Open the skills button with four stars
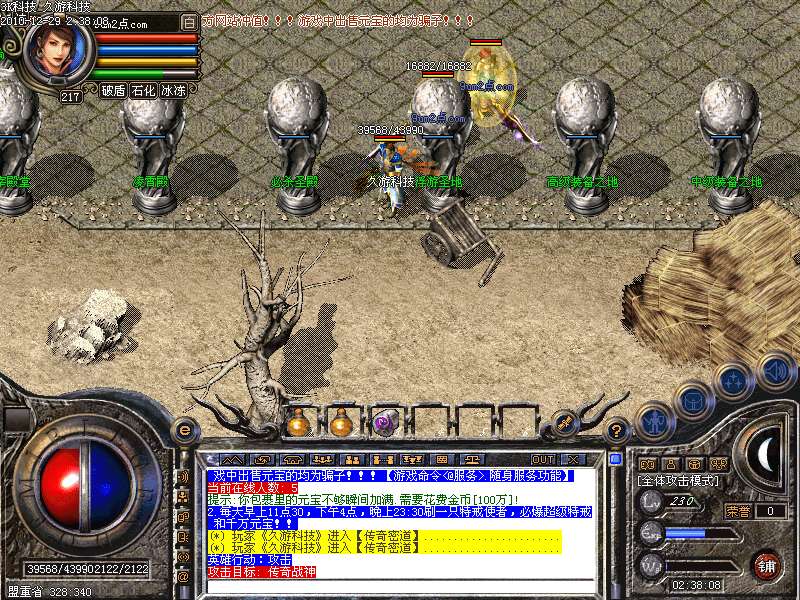 click(733, 380)
